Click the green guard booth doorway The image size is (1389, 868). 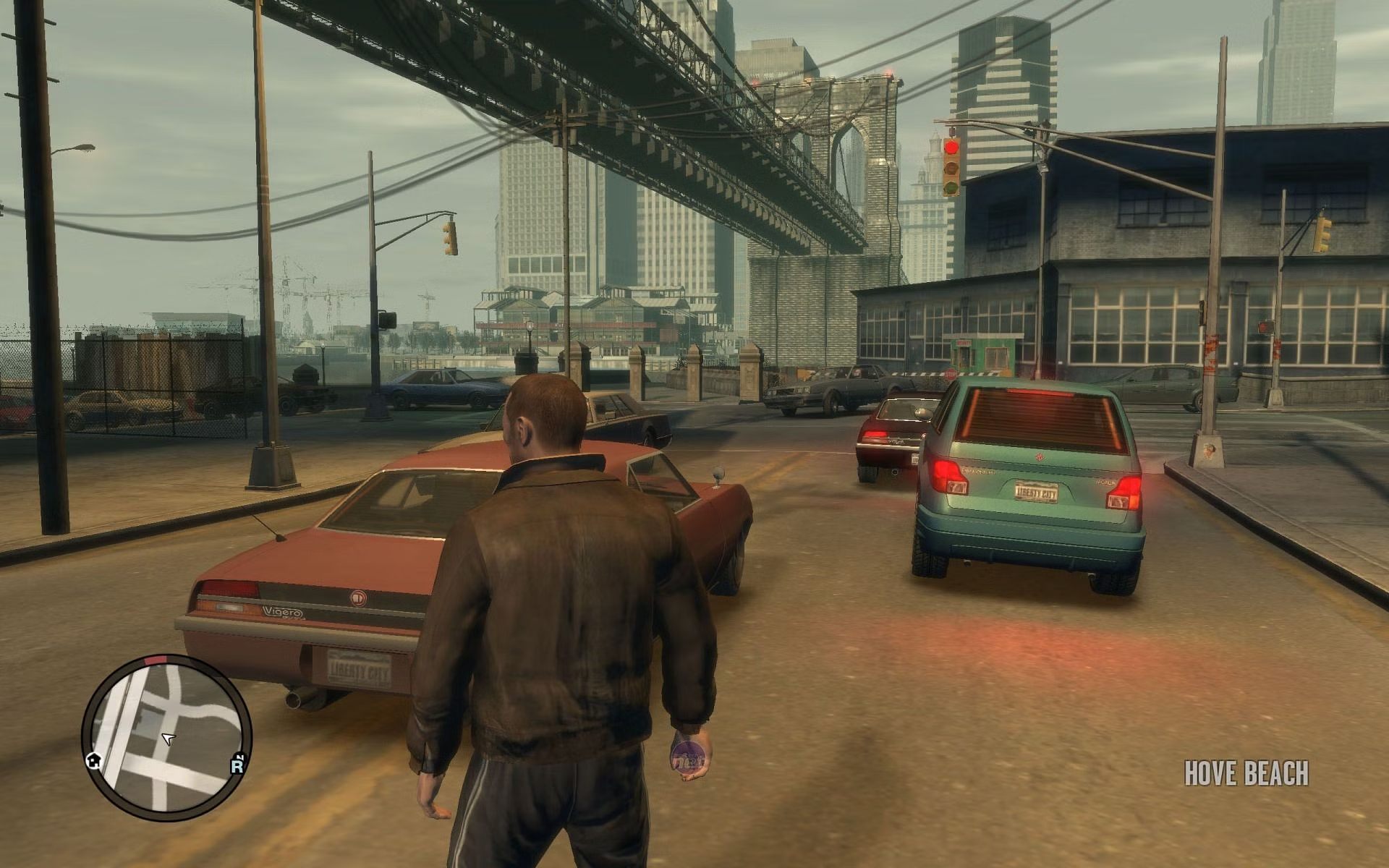tap(963, 356)
